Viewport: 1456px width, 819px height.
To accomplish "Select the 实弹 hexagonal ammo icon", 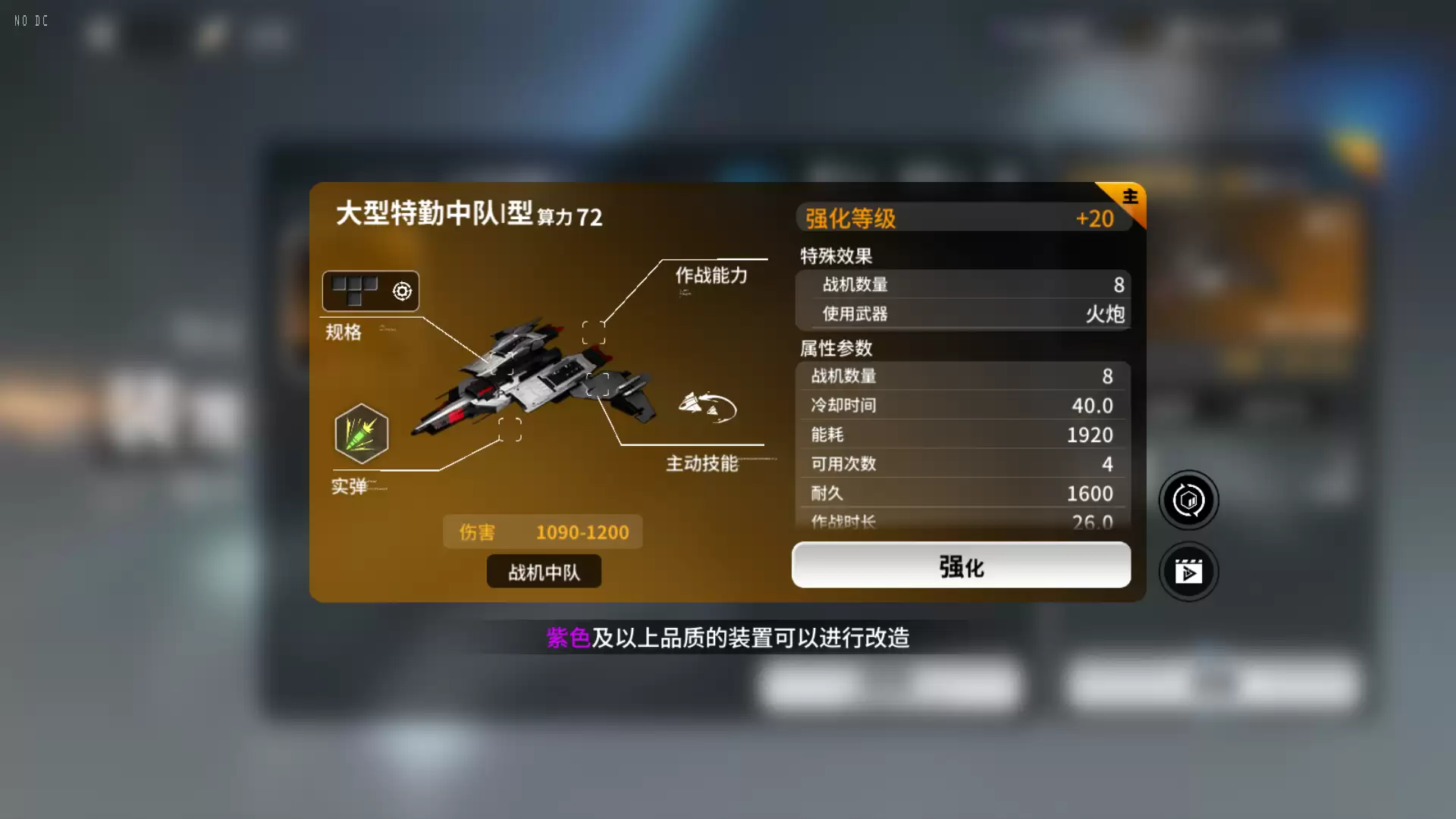I will pyautogui.click(x=362, y=432).
